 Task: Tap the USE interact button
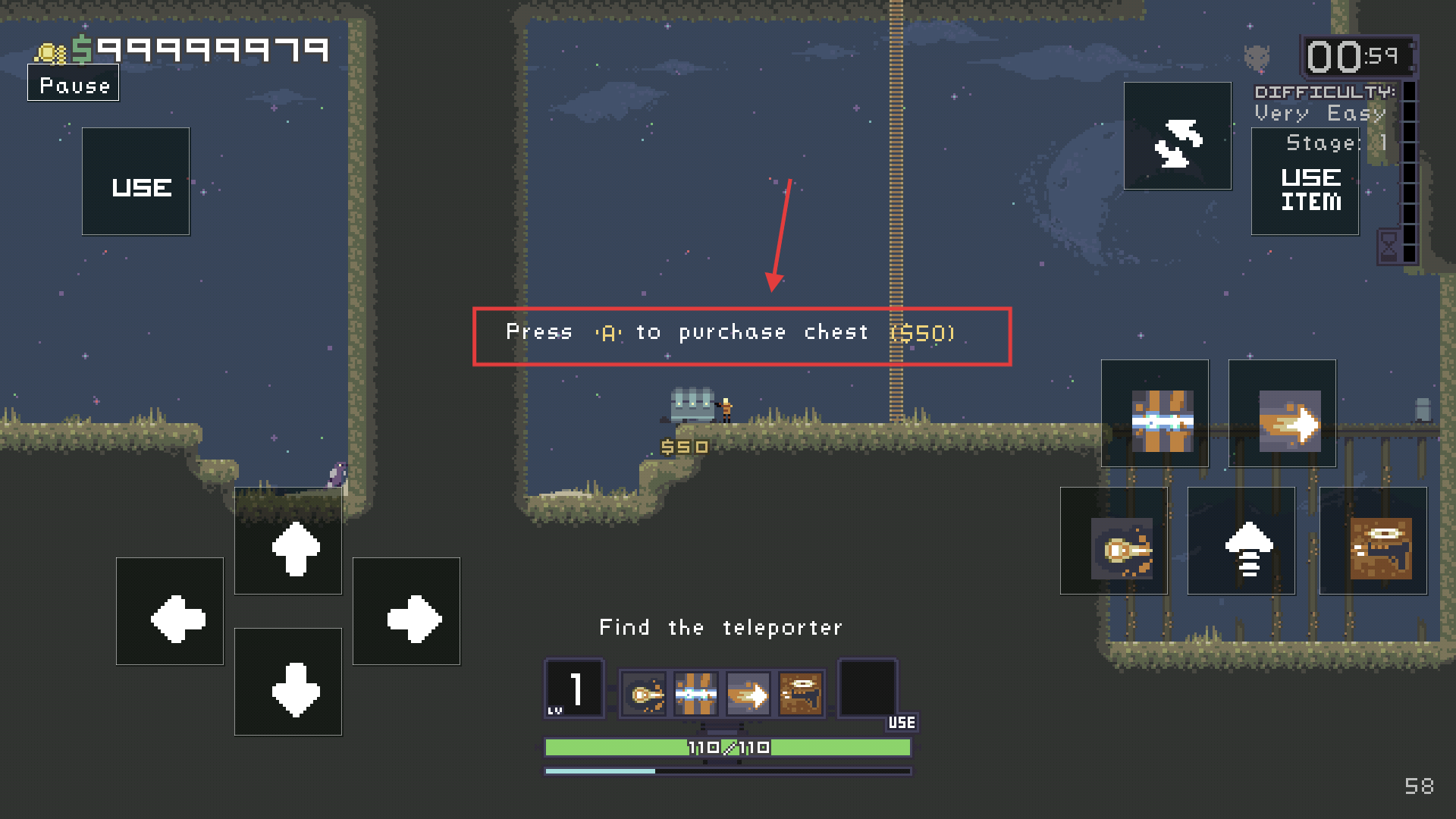click(x=136, y=182)
